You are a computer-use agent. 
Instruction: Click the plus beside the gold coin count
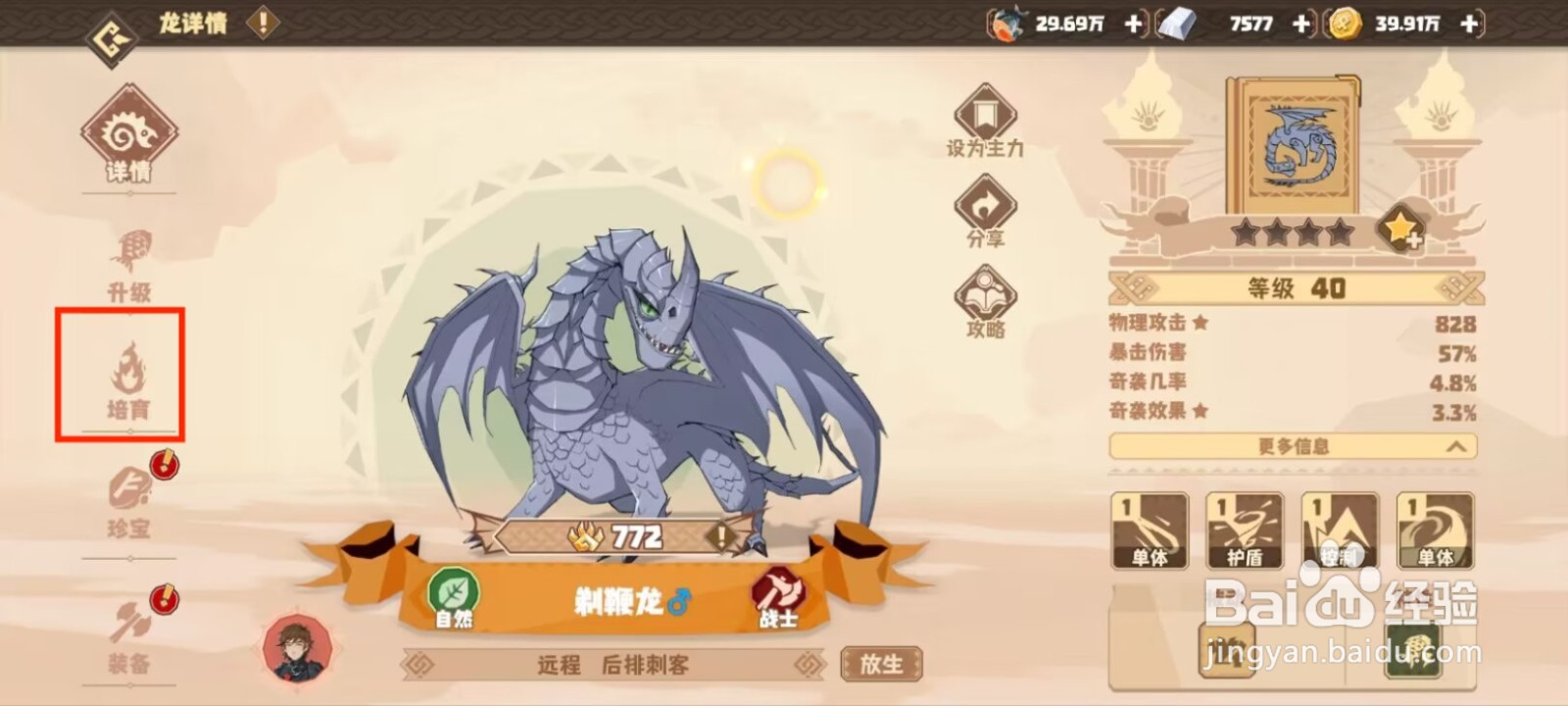[x=1467, y=24]
